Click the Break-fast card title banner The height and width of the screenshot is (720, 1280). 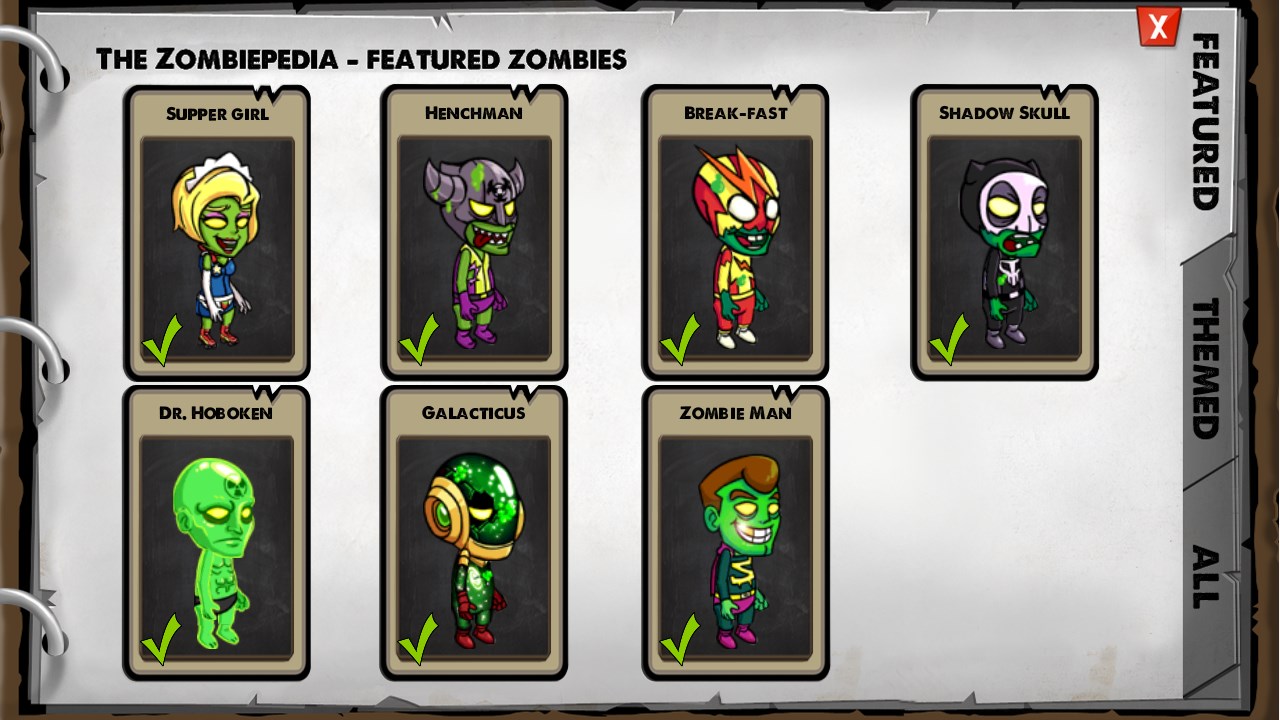(x=735, y=113)
